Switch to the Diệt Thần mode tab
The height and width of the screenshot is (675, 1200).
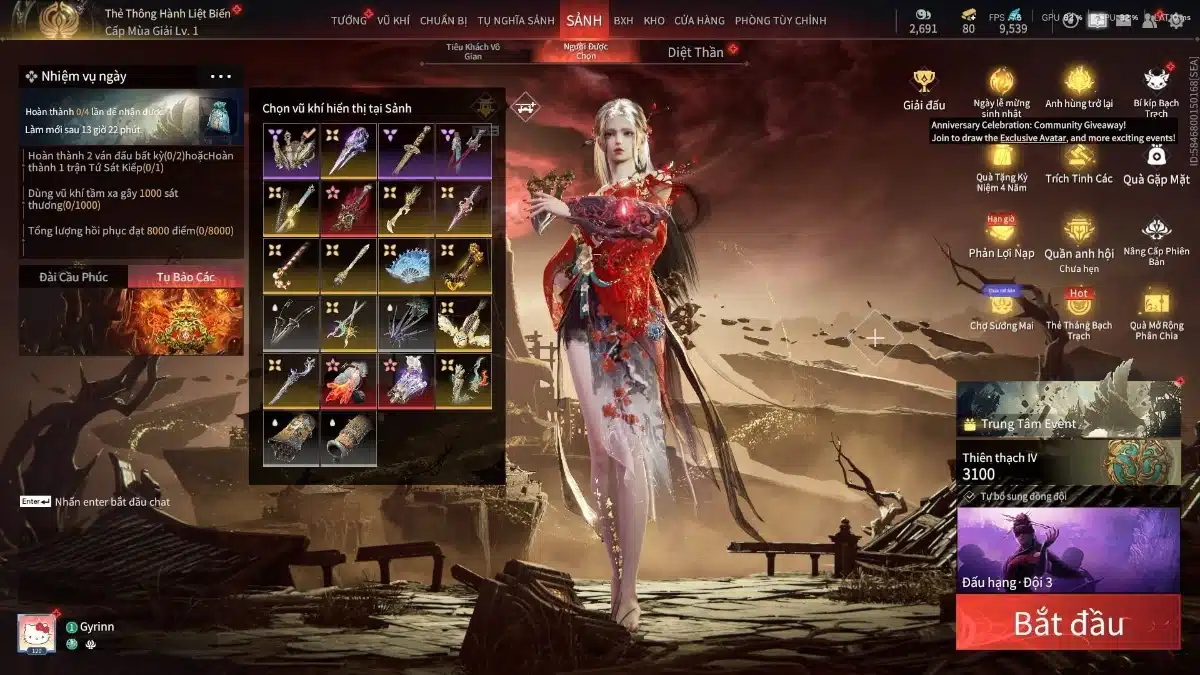(695, 52)
